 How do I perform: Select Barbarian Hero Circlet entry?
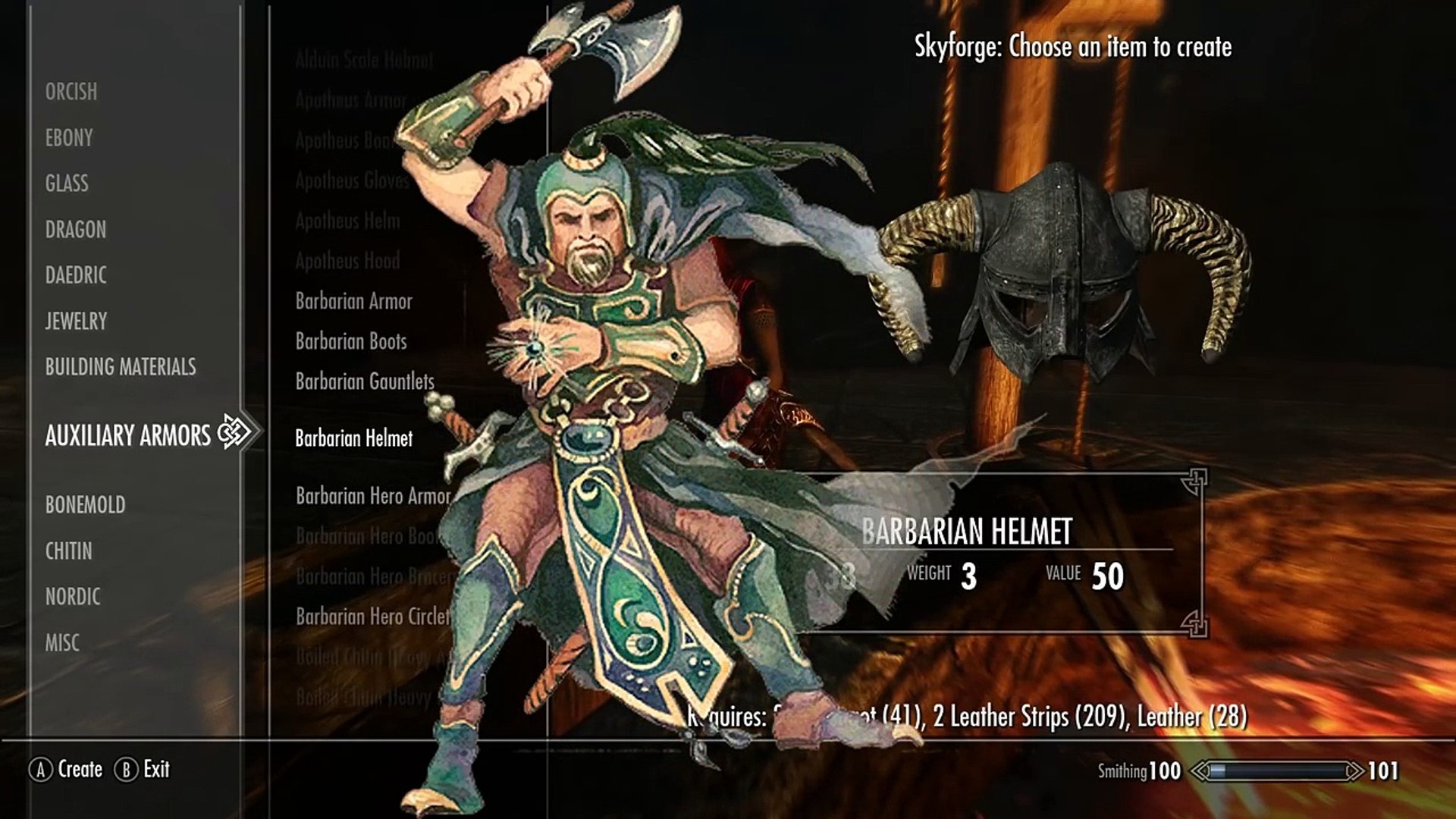(x=373, y=617)
